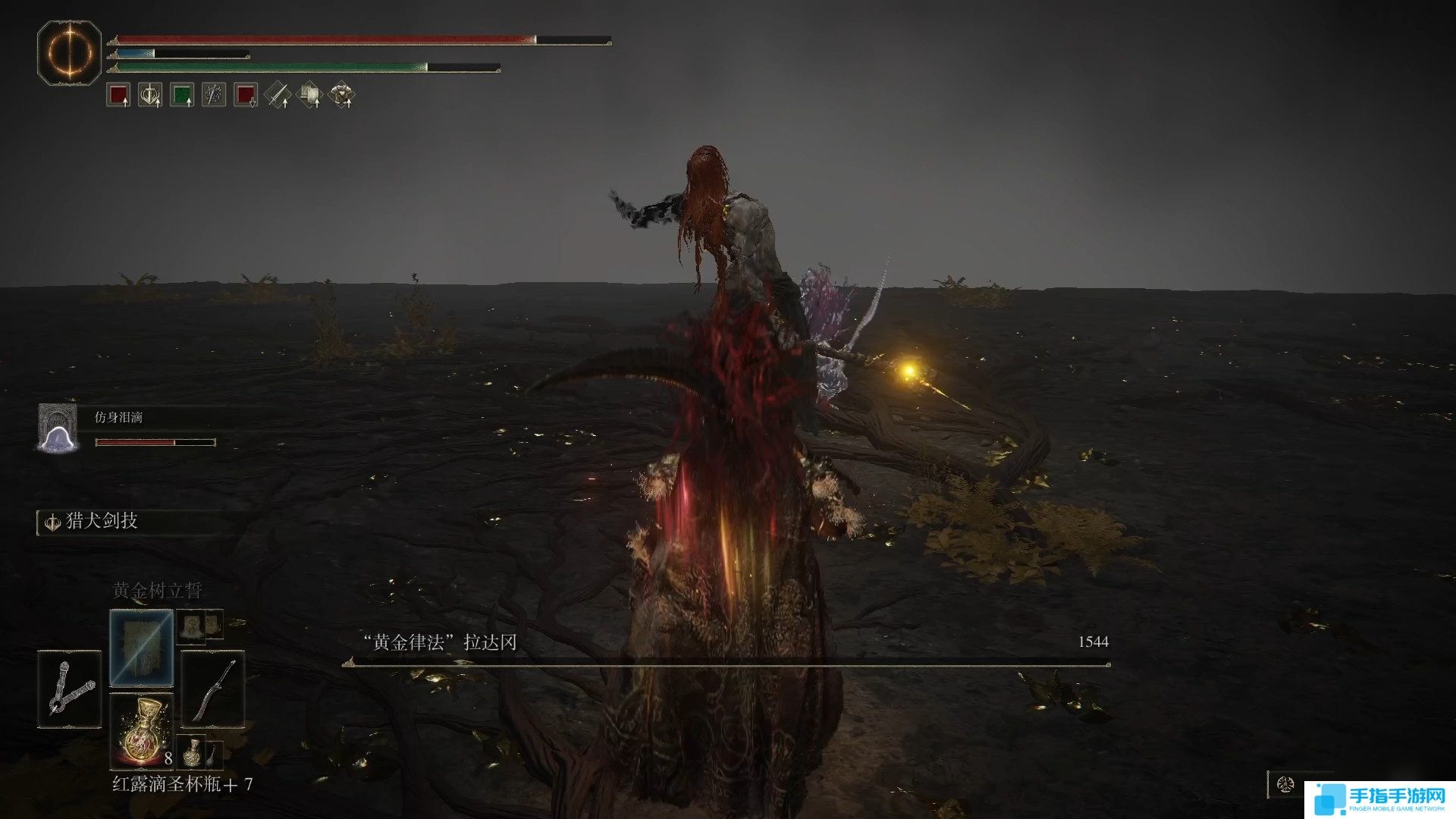Select the left-hand sacred seal slot

[x=69, y=689]
